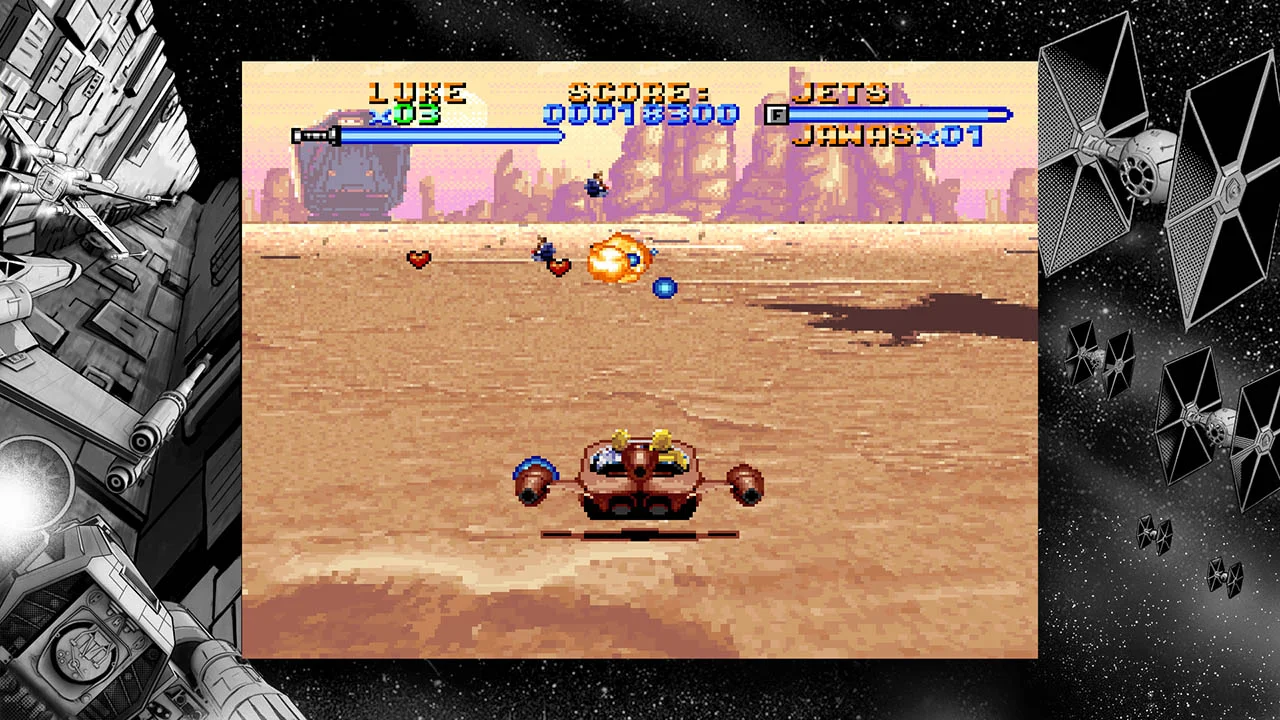Click the lightsaber icon beside LUKE's health bar
The height and width of the screenshot is (720, 1280).
[x=314, y=133]
